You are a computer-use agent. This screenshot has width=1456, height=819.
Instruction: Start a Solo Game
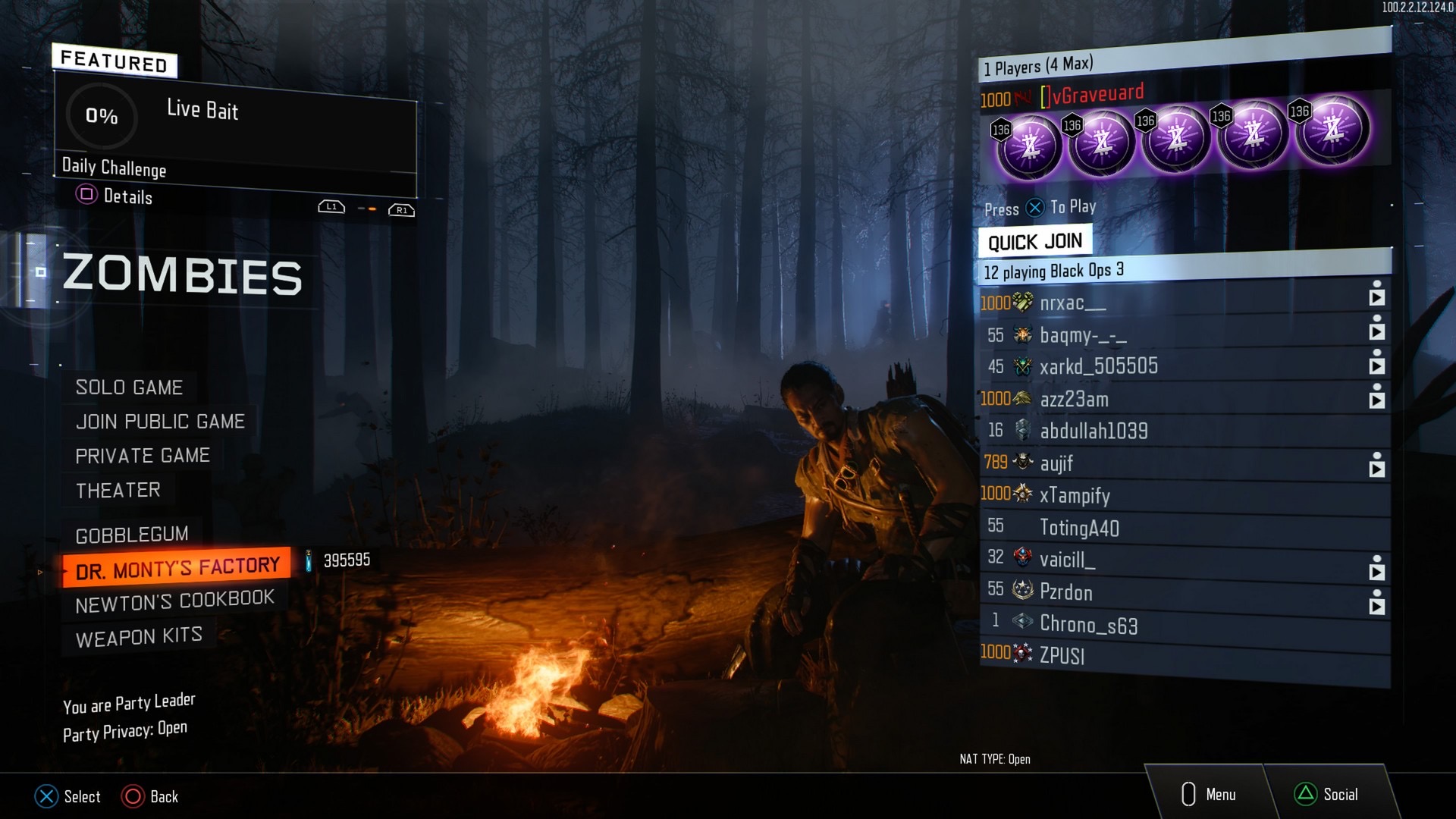(x=129, y=388)
